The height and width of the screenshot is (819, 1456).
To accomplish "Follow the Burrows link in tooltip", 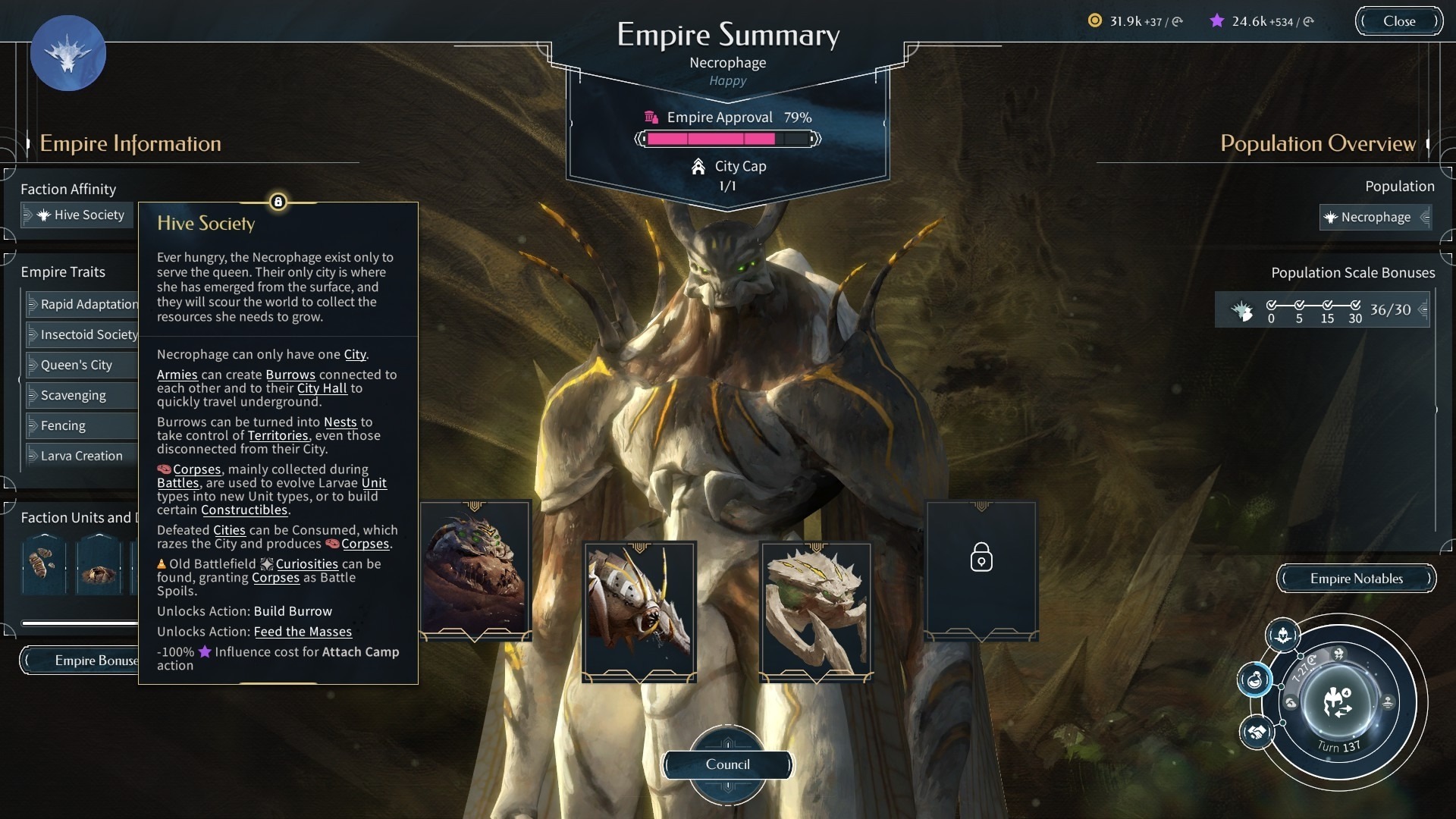I will 290,375.
